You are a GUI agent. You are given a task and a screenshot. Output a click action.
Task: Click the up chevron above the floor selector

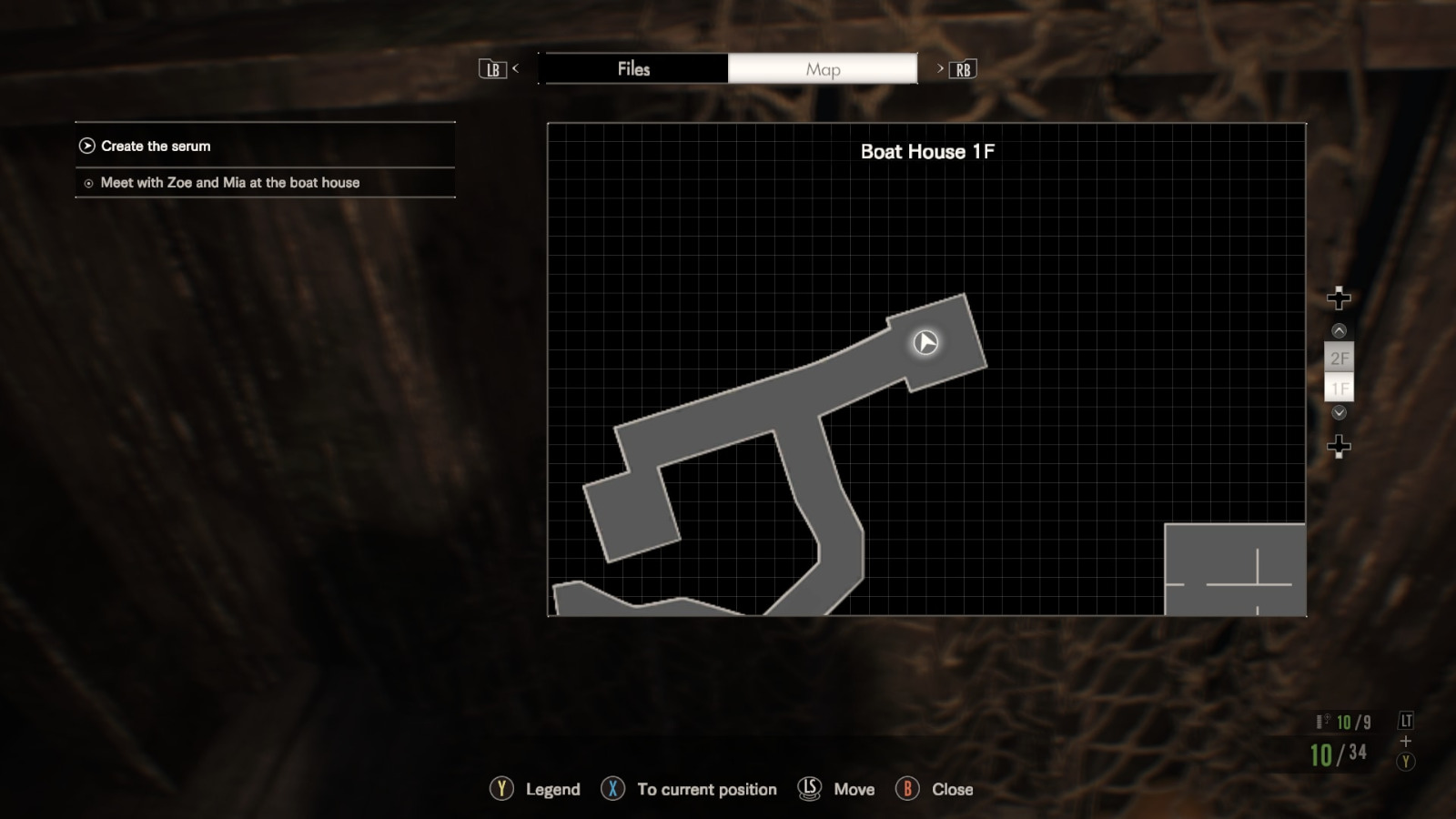click(x=1338, y=332)
